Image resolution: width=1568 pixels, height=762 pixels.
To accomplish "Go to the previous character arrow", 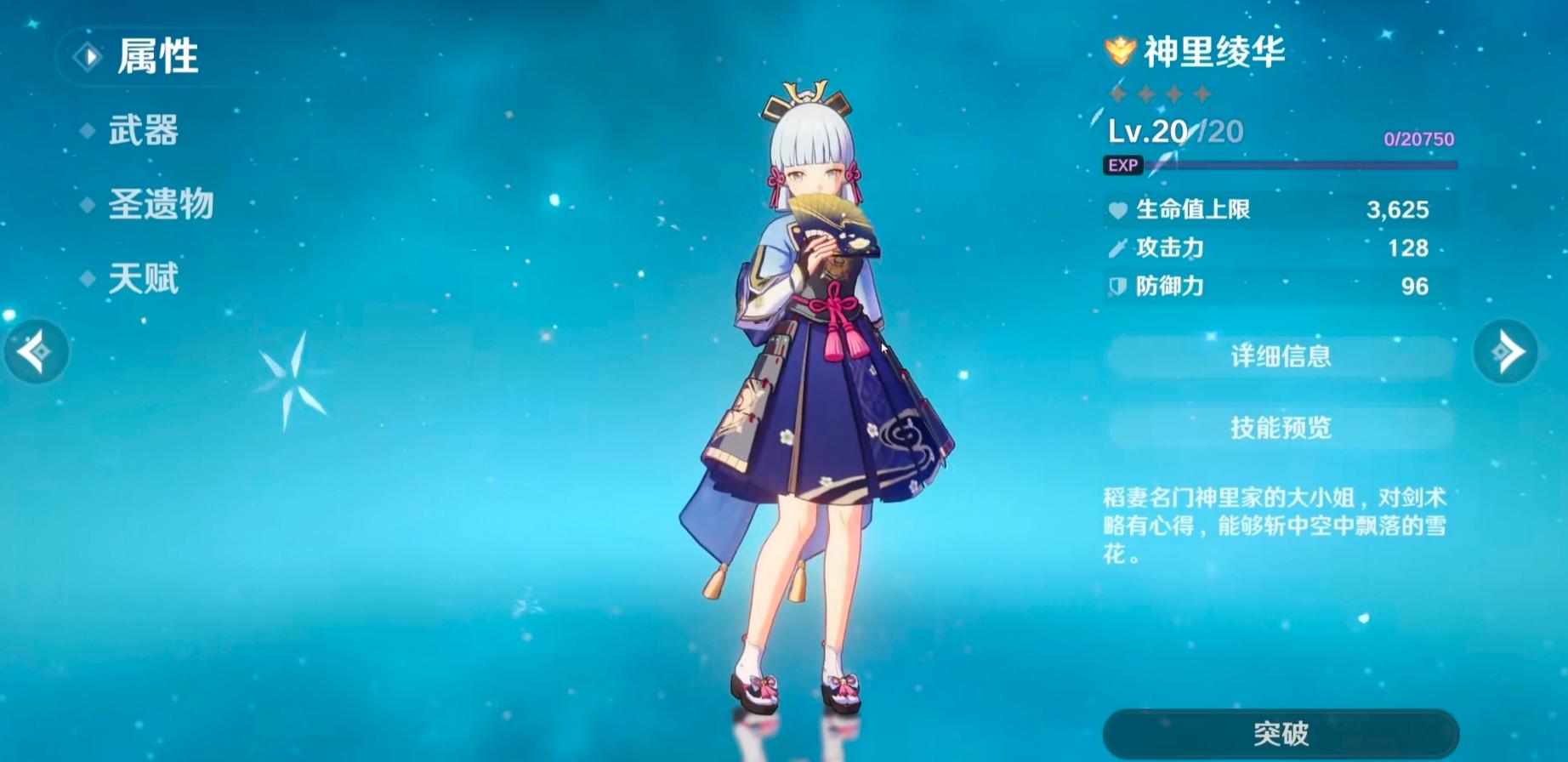I will (36, 351).
